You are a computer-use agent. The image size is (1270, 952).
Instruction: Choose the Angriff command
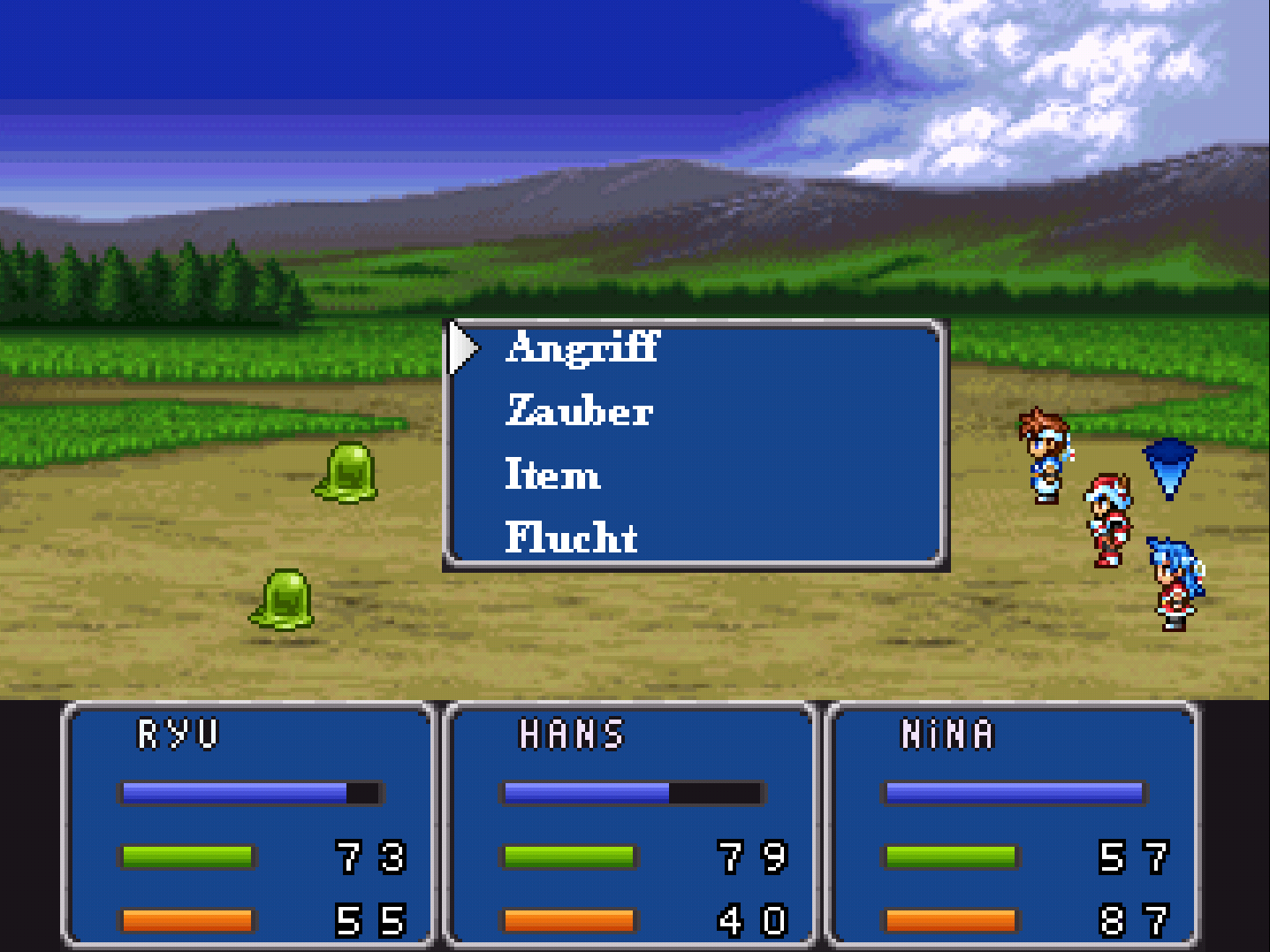click(x=582, y=347)
